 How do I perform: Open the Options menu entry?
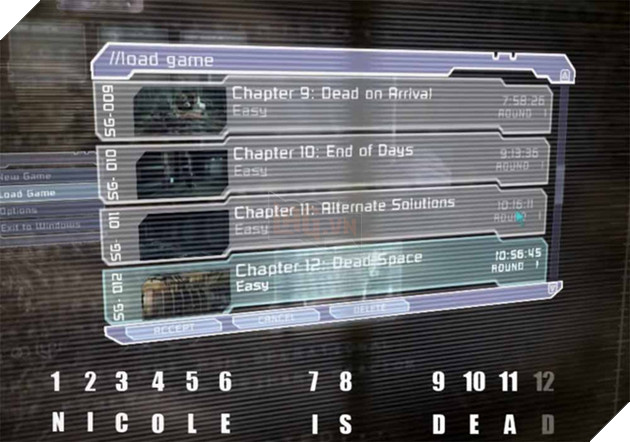(x=22, y=212)
